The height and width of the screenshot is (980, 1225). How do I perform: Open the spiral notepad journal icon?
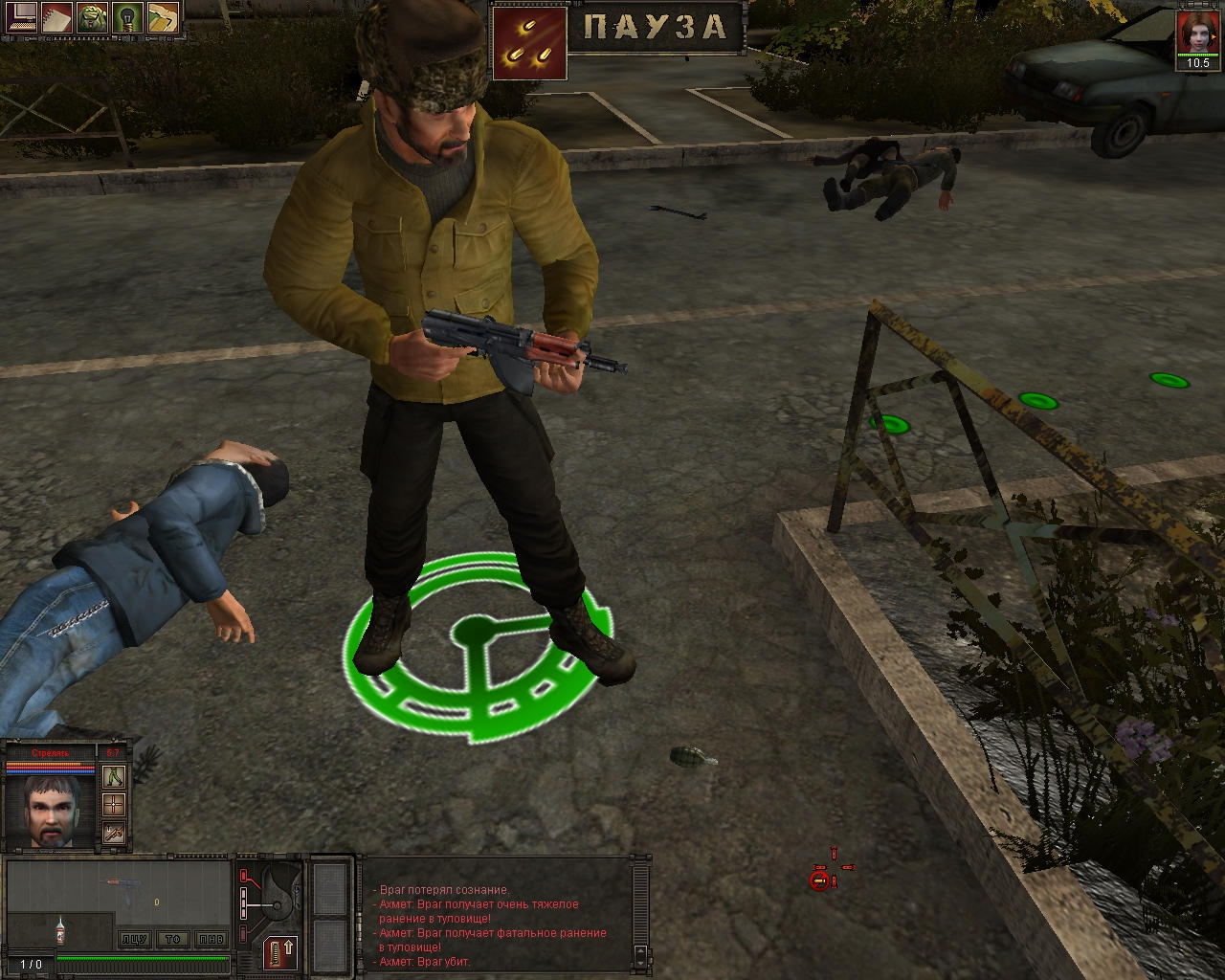[x=58, y=17]
